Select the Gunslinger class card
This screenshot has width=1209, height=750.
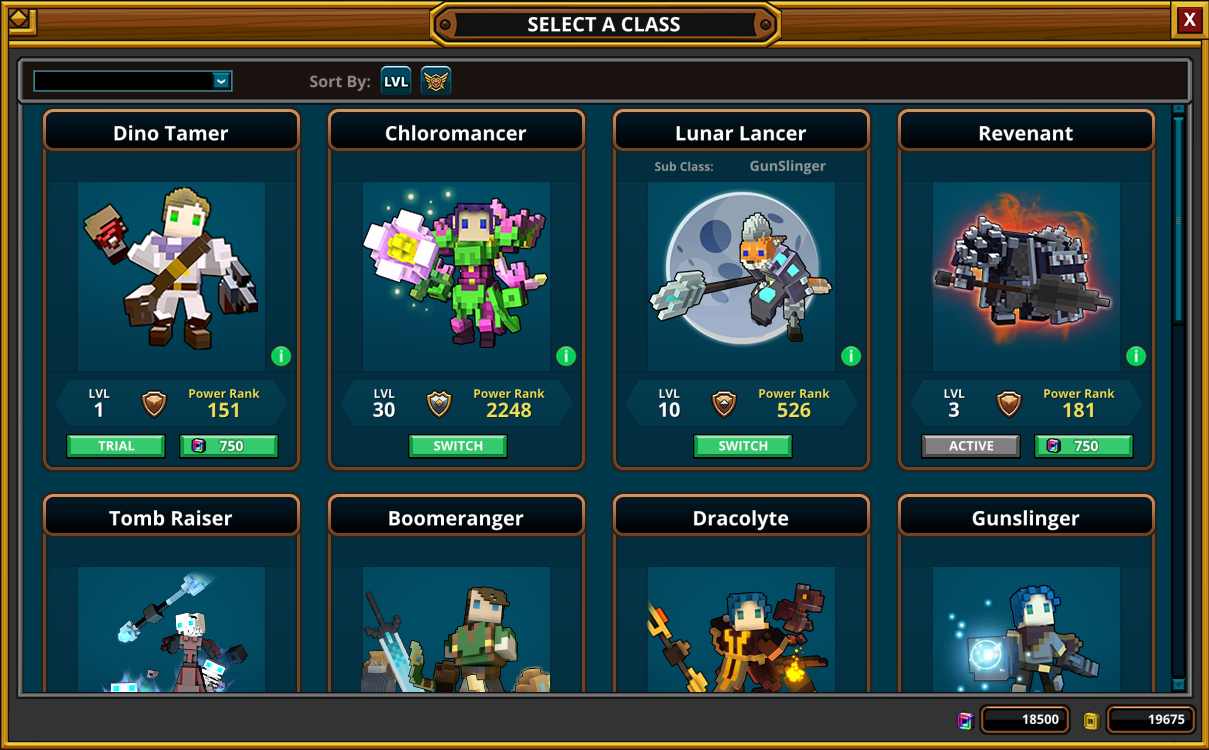click(x=1026, y=600)
